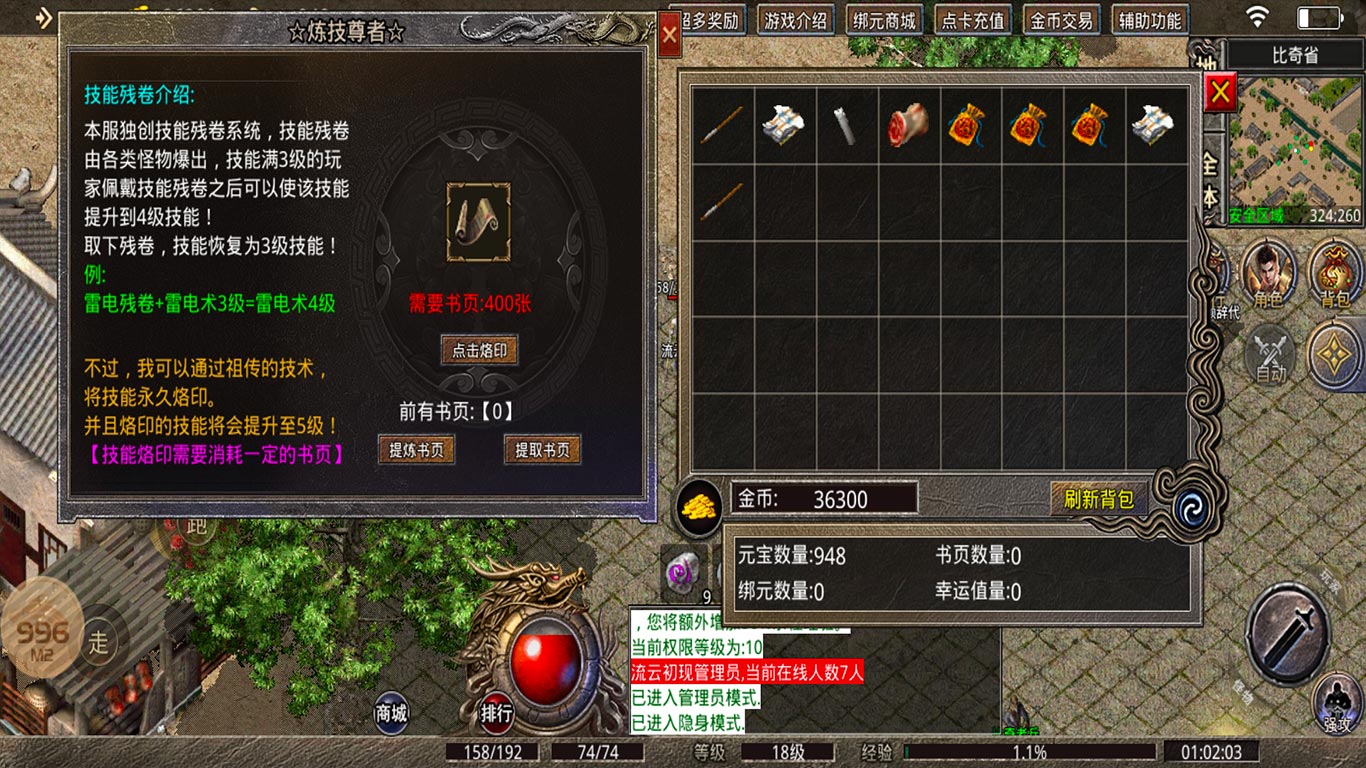Toggle the 背包 bag icon
The image size is (1366, 768).
(x=1335, y=274)
